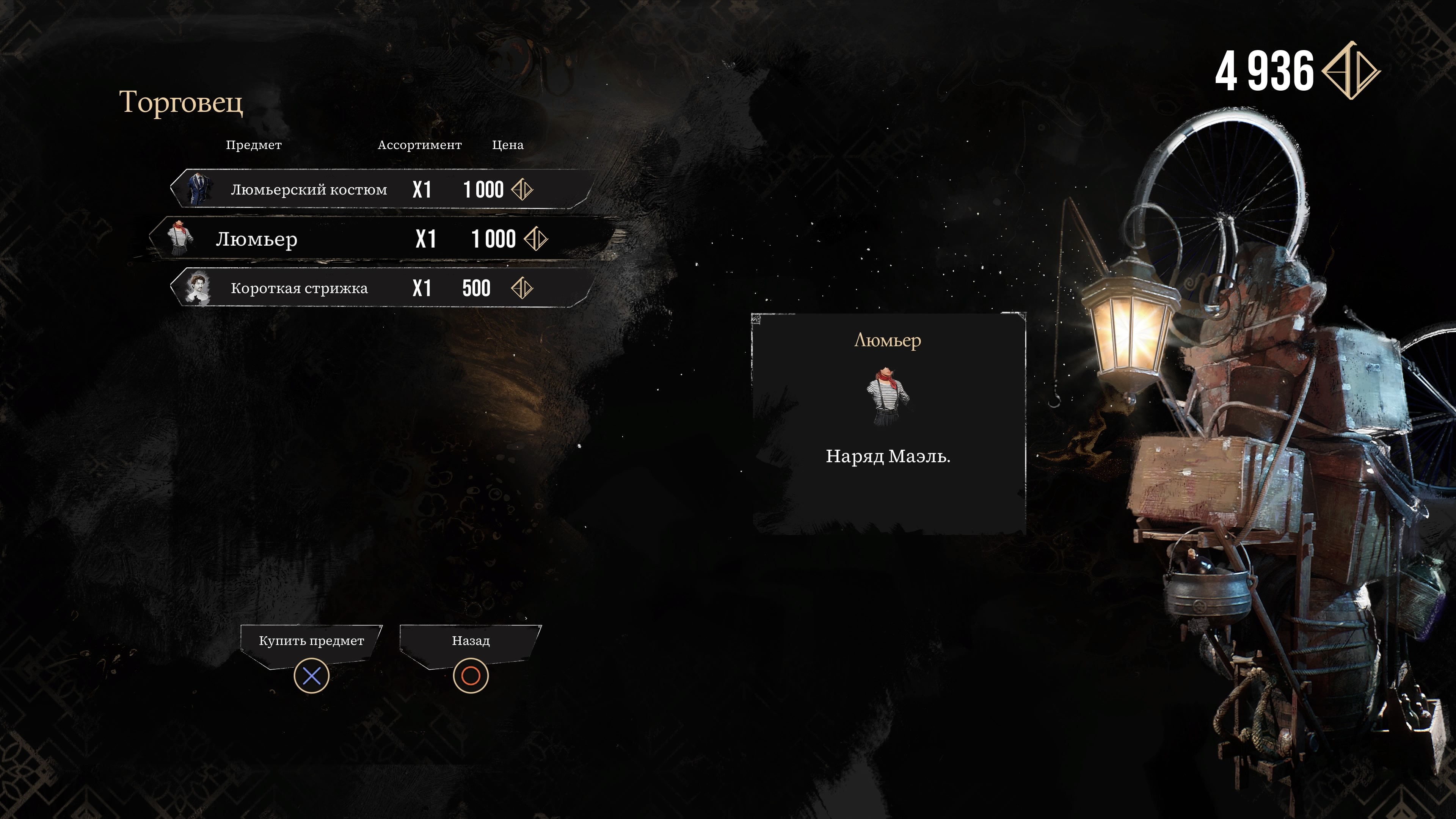Go back with the Назад button

[x=470, y=641]
